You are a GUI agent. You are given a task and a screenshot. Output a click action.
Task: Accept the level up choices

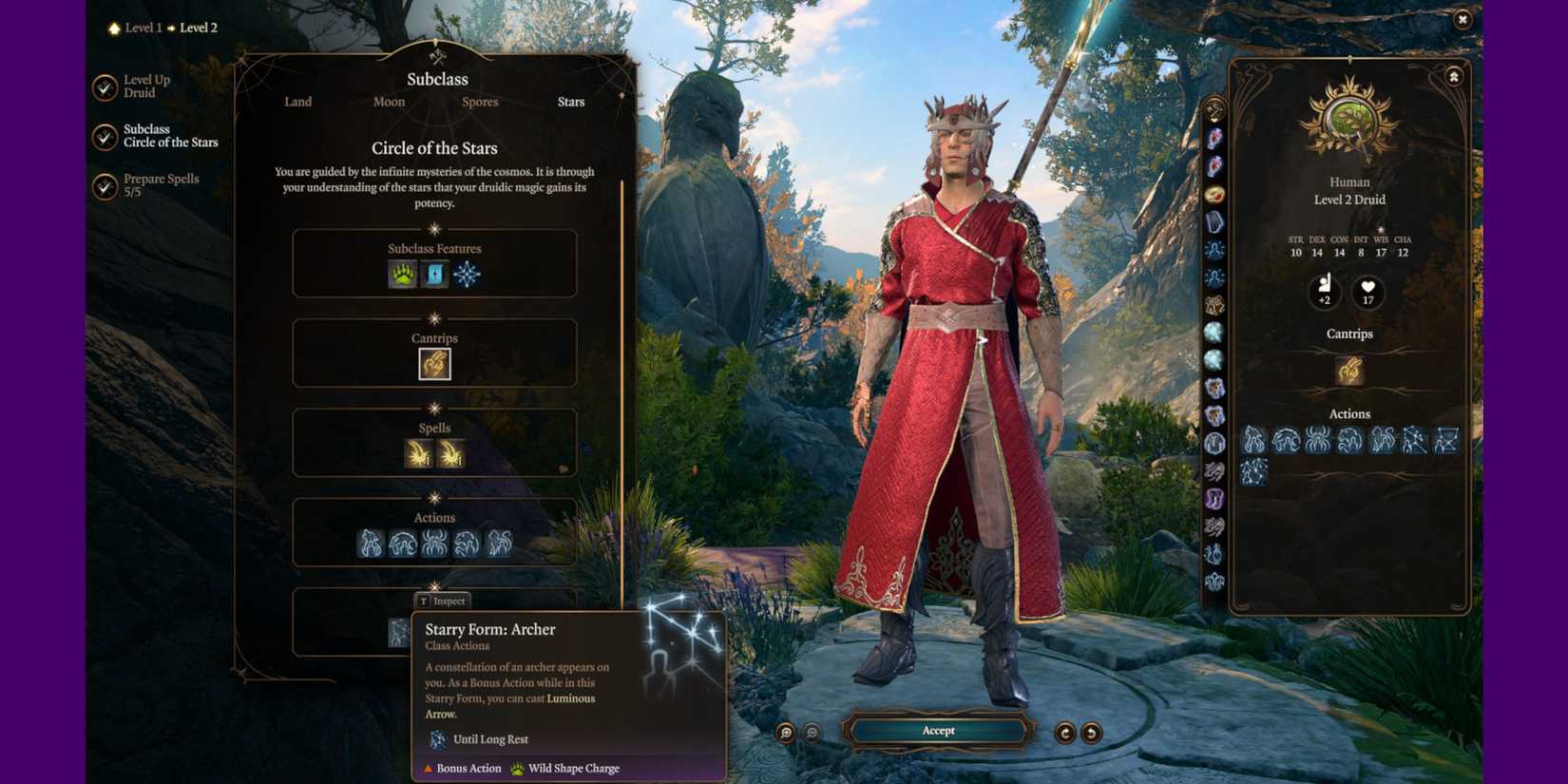[x=938, y=731]
